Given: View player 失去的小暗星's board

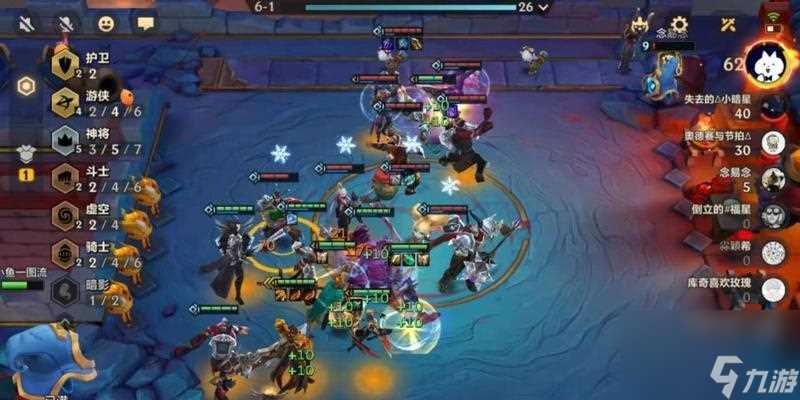Looking at the screenshot, I should pyautogui.click(x=772, y=107).
